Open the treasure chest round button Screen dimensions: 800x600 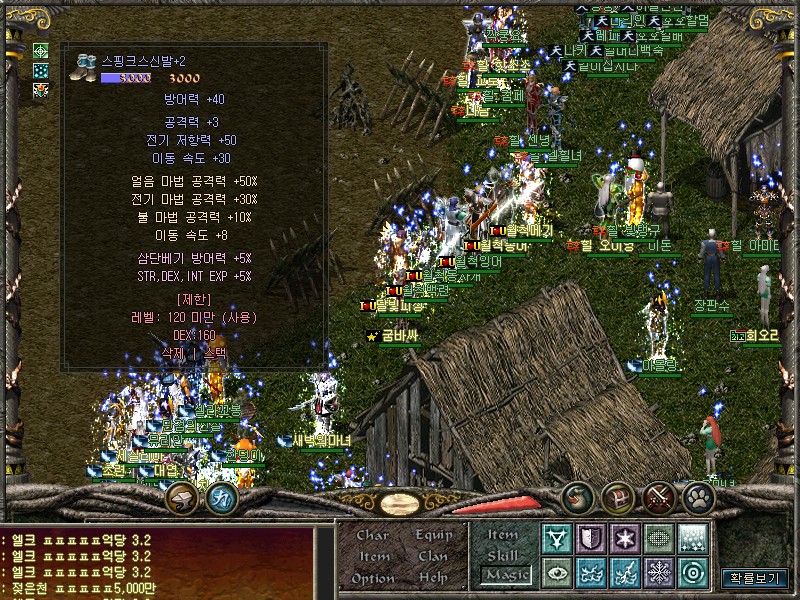point(618,497)
